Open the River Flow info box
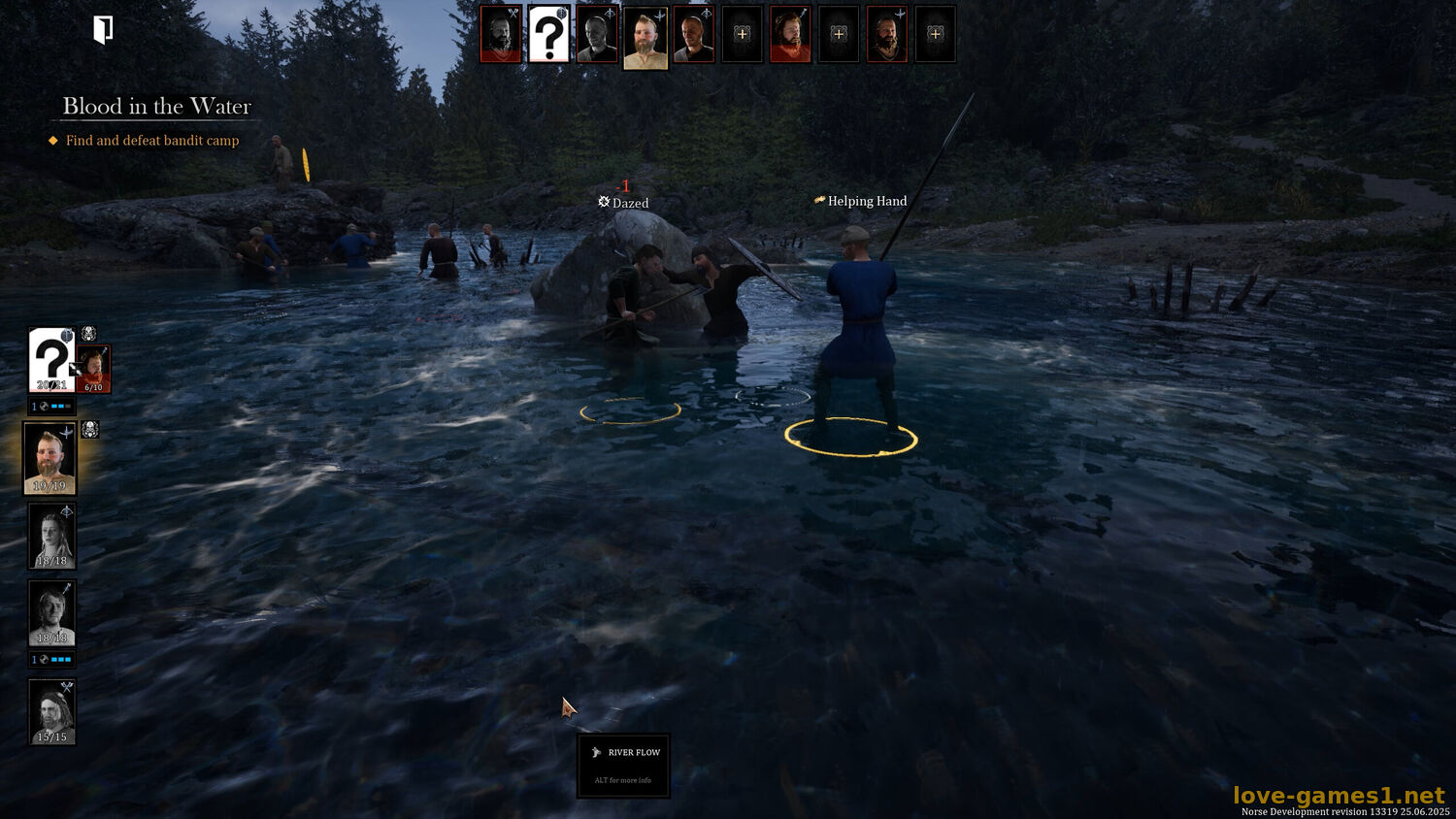This screenshot has height=819, width=1456. click(x=623, y=765)
